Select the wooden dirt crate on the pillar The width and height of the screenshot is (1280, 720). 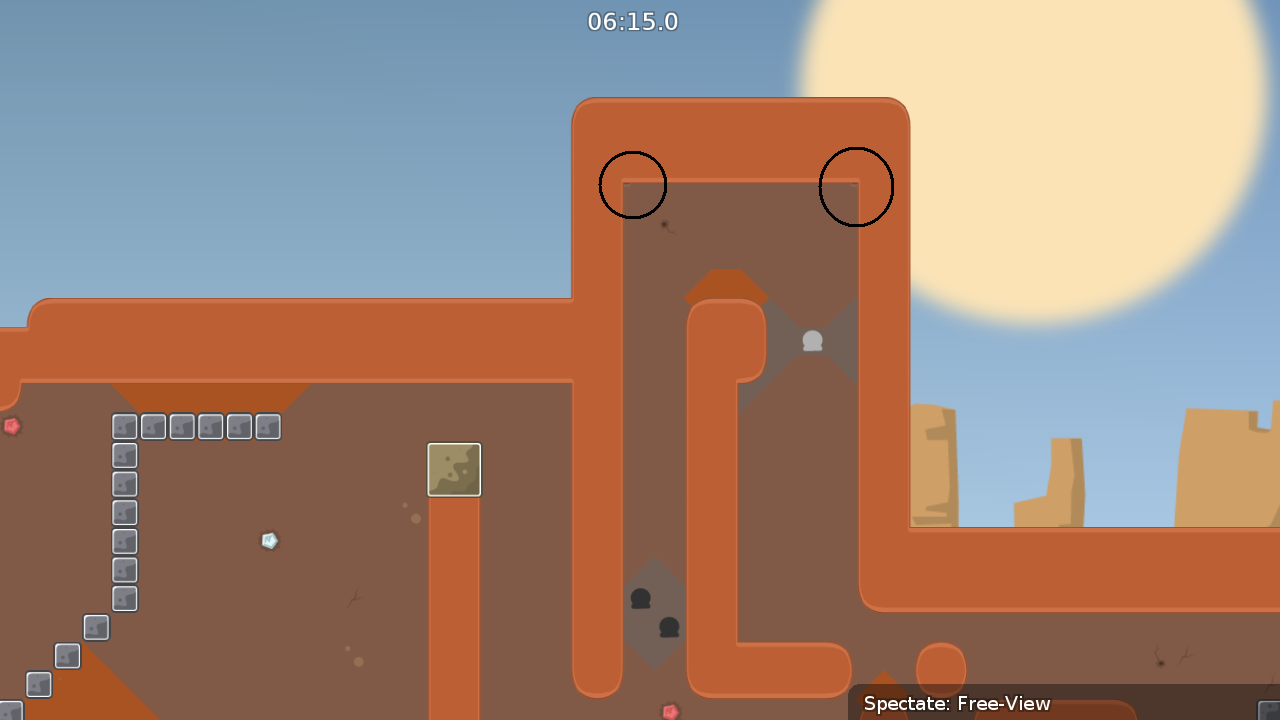(x=454, y=469)
